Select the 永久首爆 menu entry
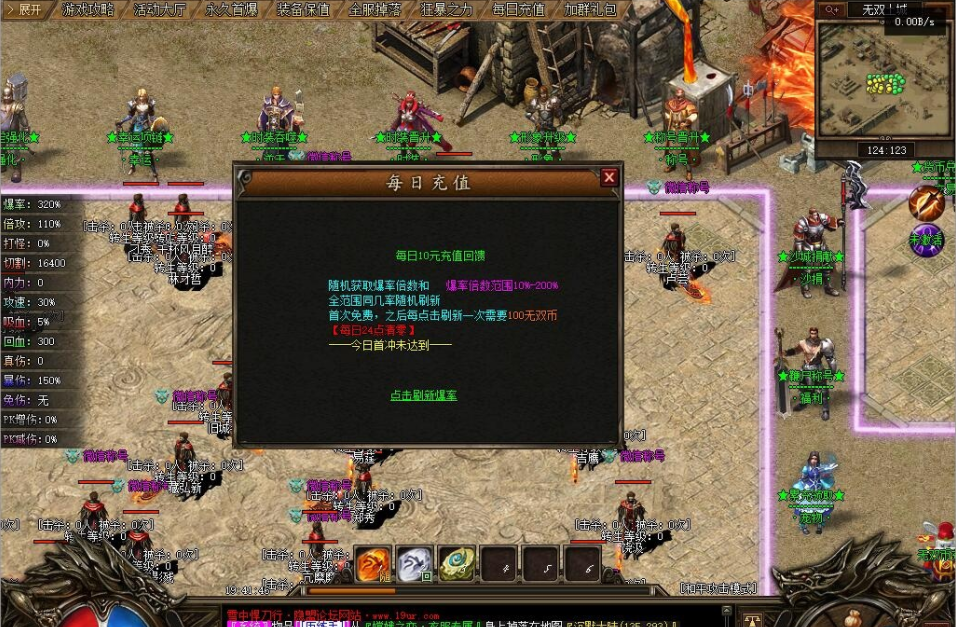This screenshot has height=627, width=956. click(x=232, y=10)
